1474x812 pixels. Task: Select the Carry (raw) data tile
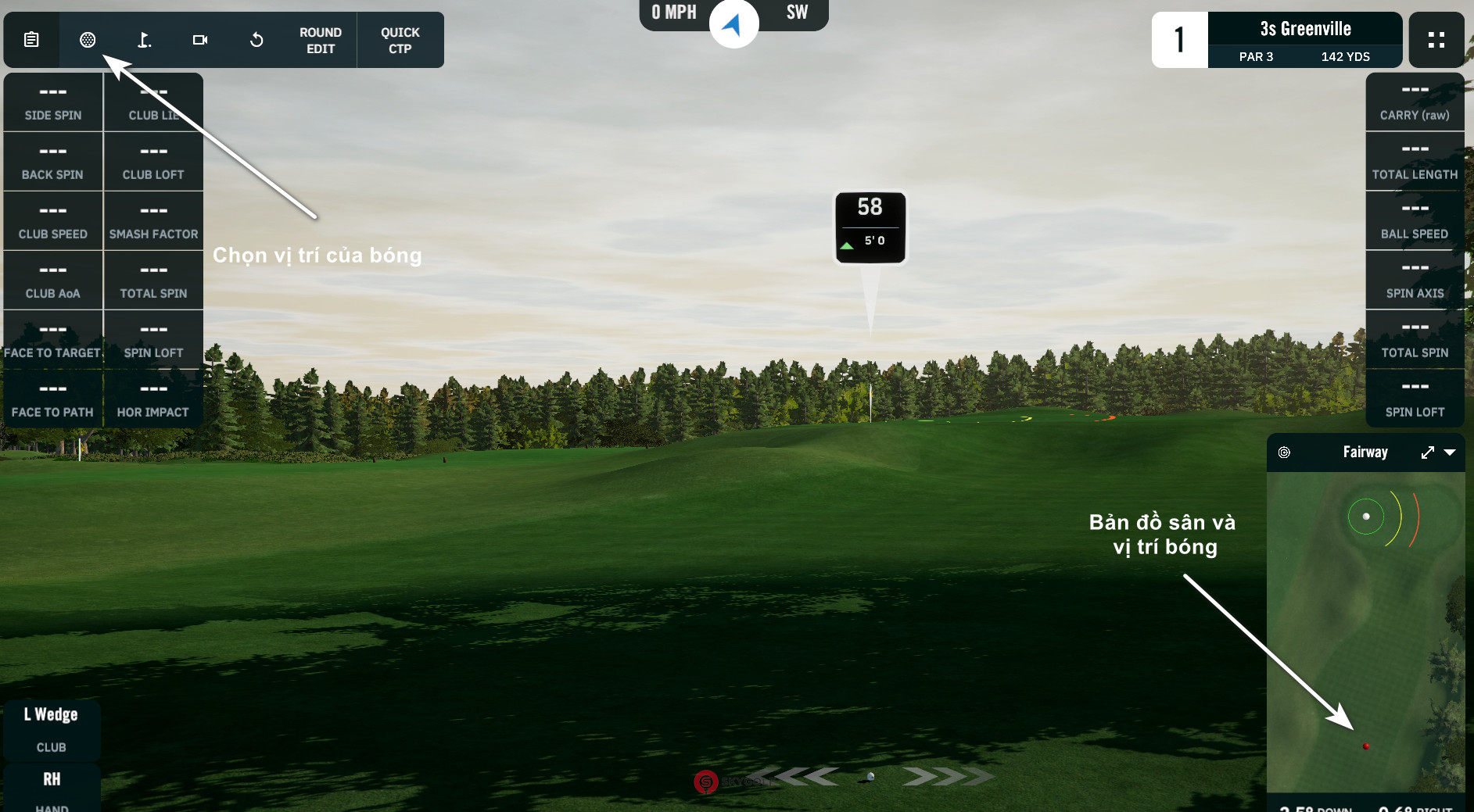[x=1415, y=102]
